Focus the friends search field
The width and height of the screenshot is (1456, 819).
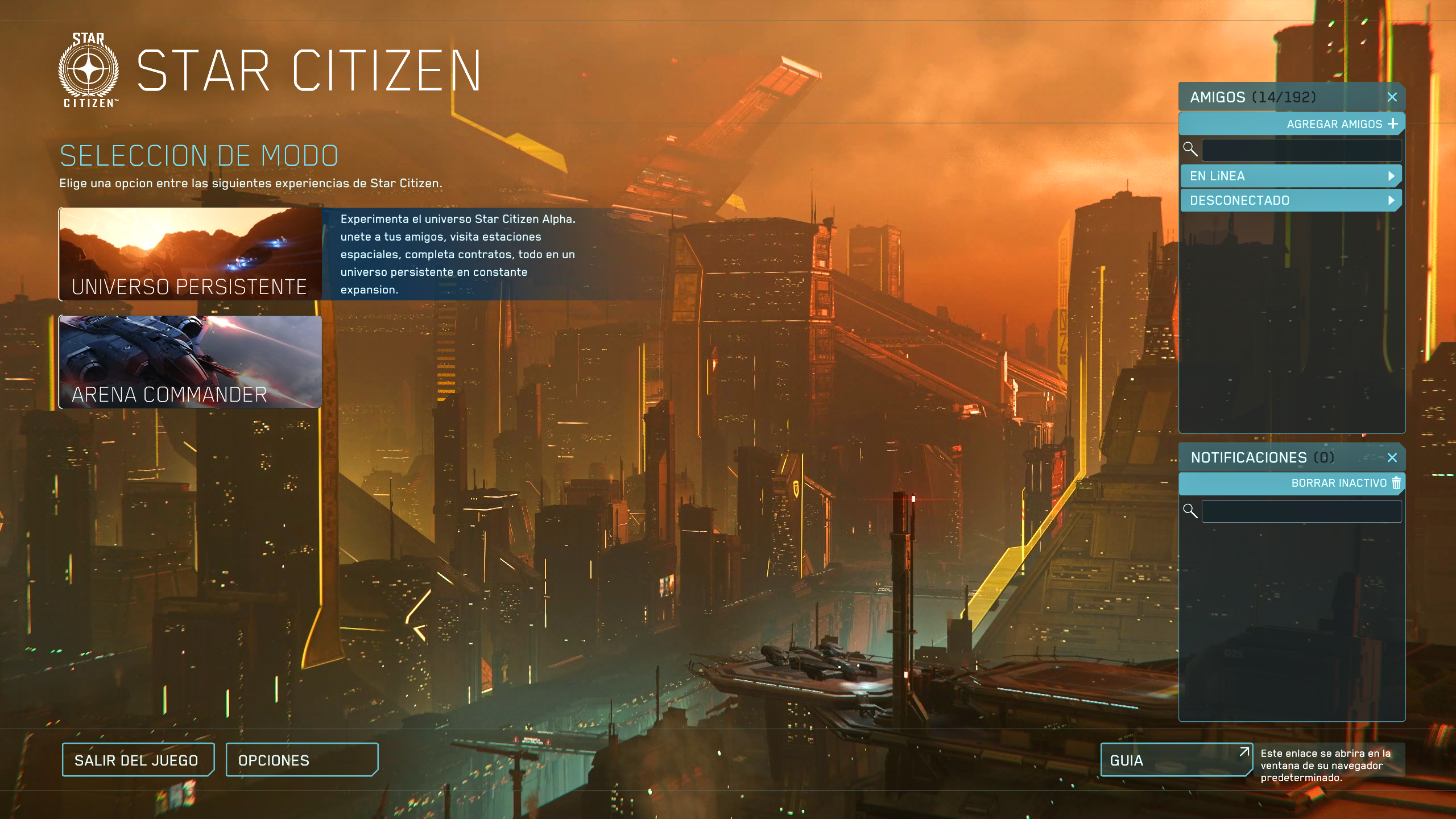1301,150
